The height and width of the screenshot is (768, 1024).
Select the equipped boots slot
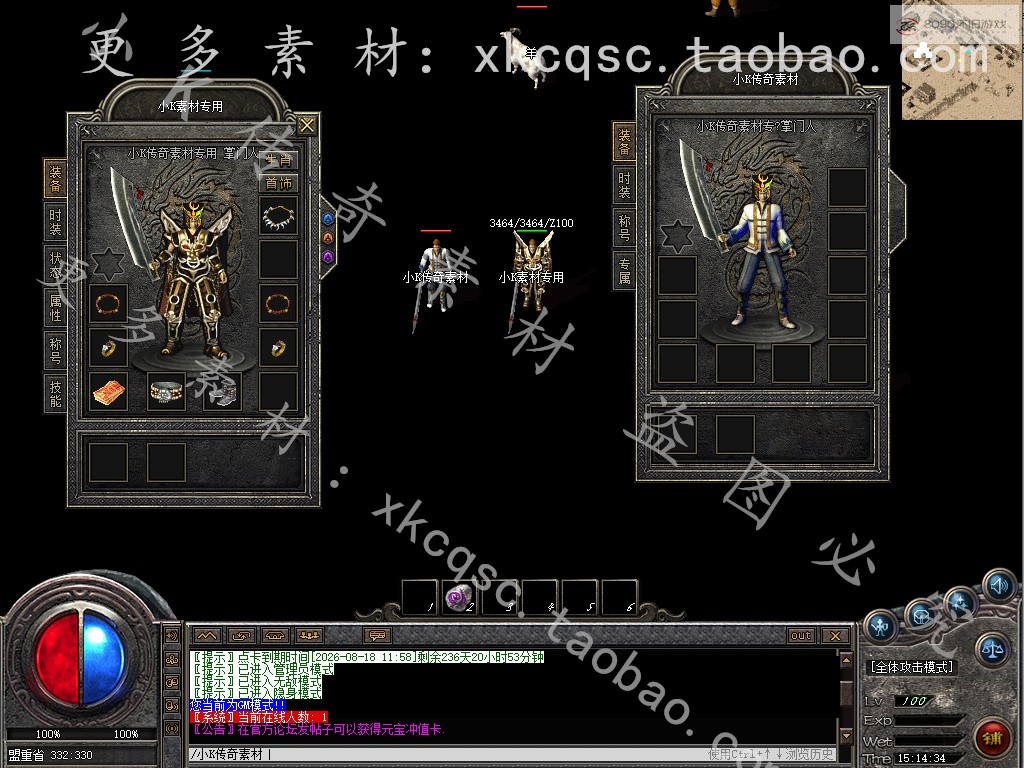pyautogui.click(x=222, y=391)
